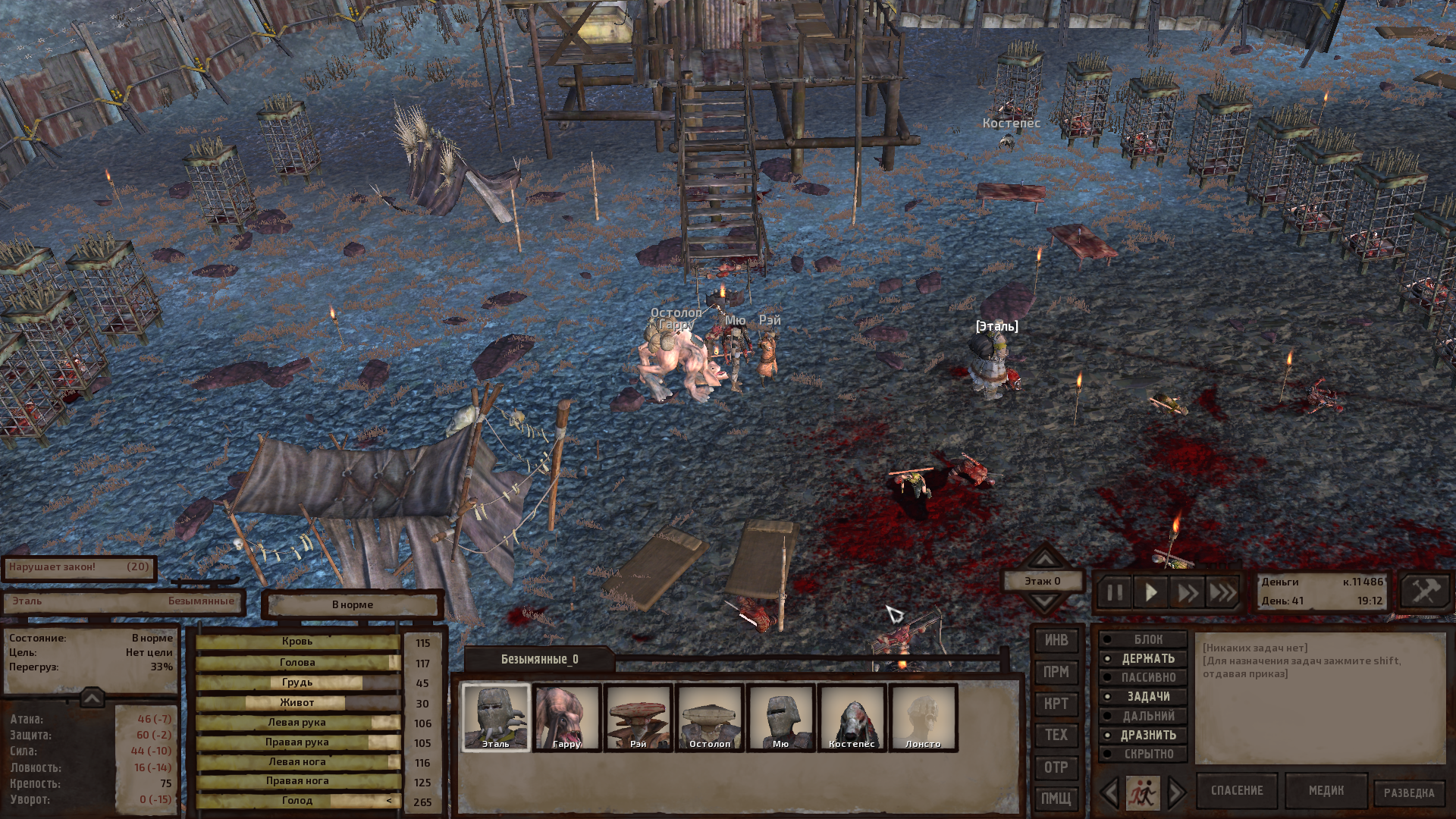The height and width of the screenshot is (819, 1456).
Task: Open the ТЕХ research panel
Action: pyautogui.click(x=1056, y=735)
